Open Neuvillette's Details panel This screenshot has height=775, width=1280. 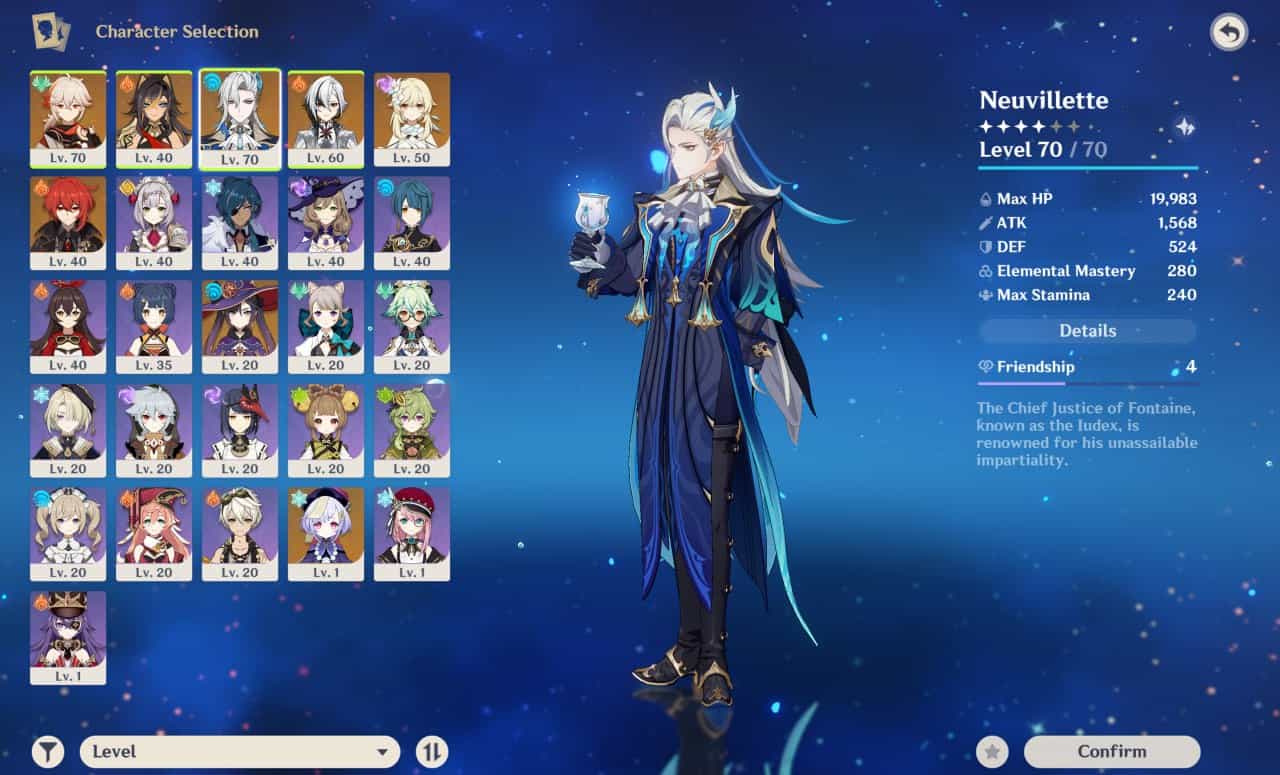point(1087,331)
